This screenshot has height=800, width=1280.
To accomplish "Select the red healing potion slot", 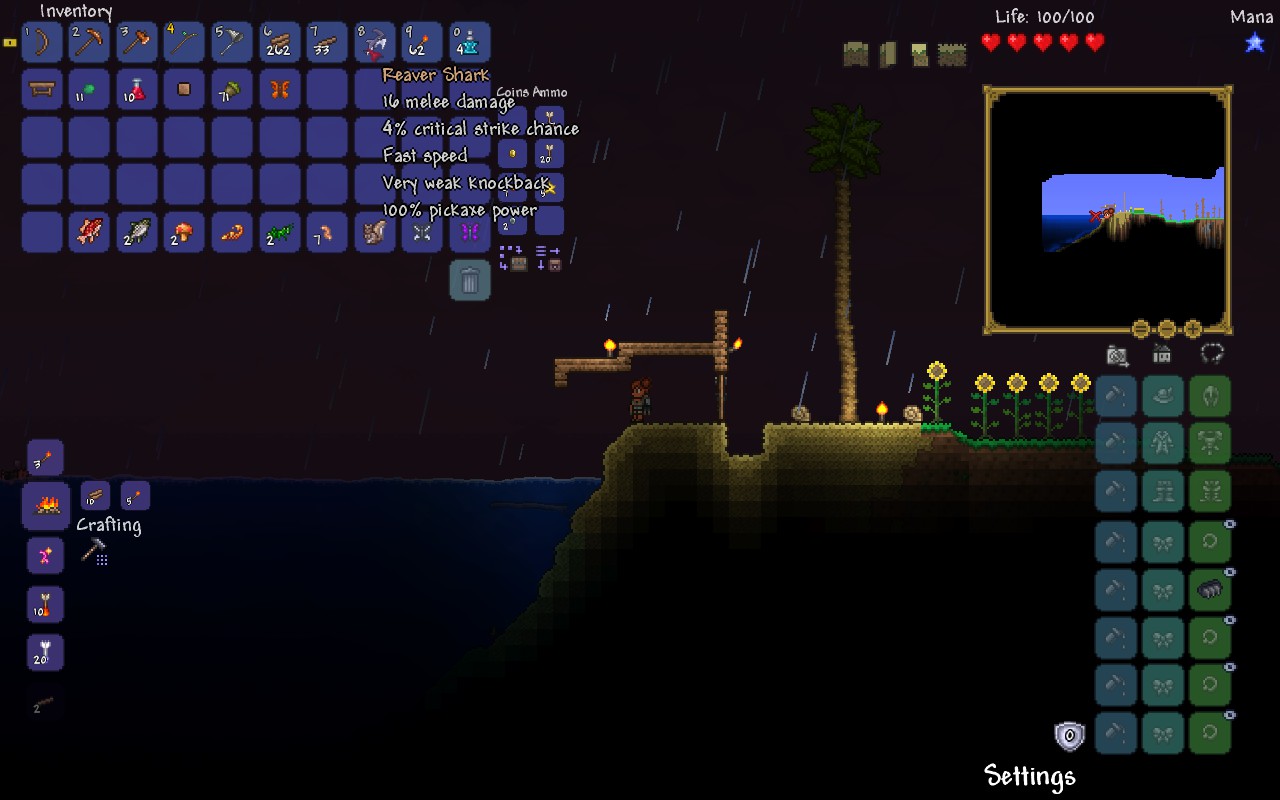I will (x=137, y=90).
